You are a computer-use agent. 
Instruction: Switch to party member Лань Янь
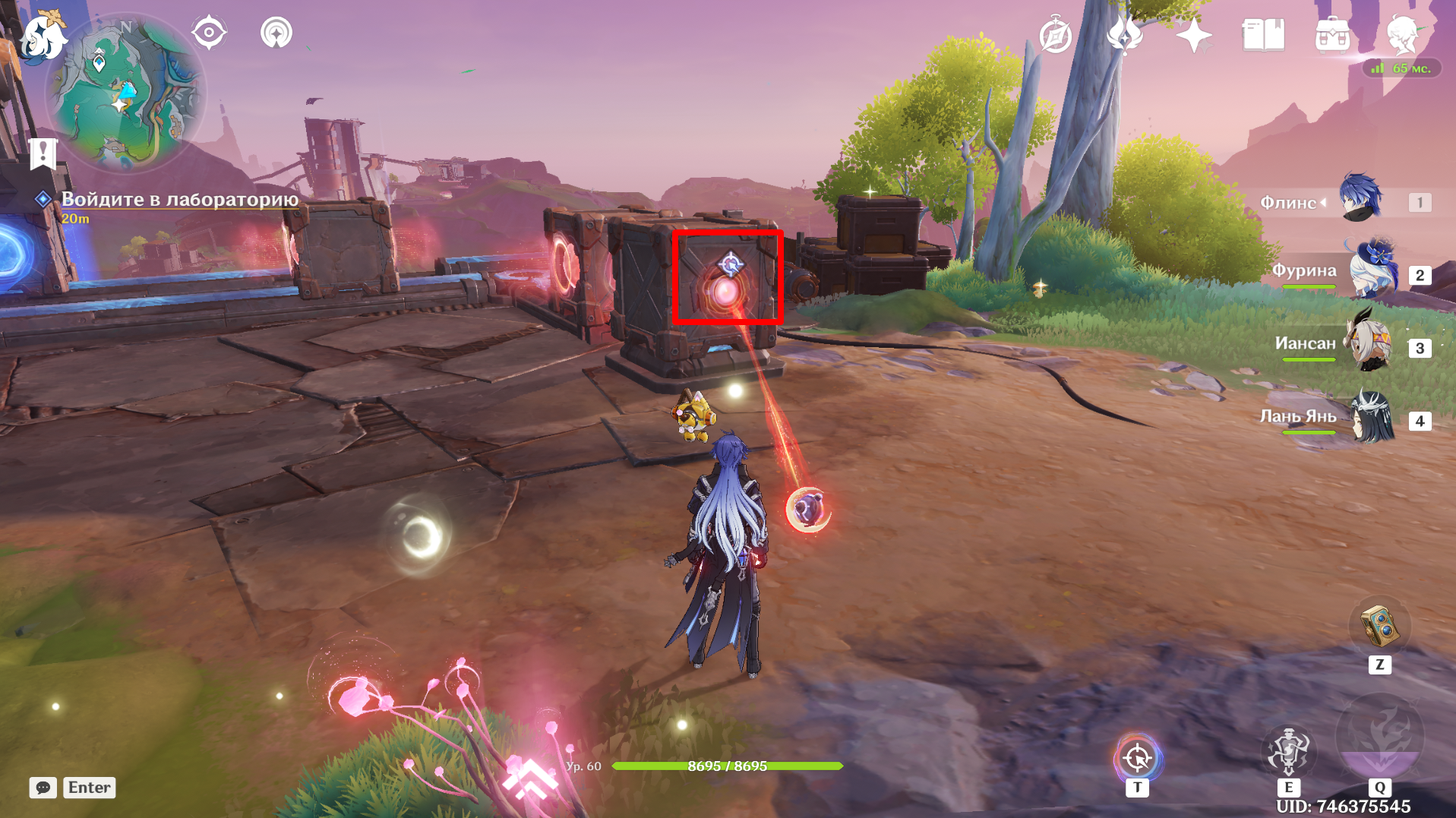click(1372, 417)
